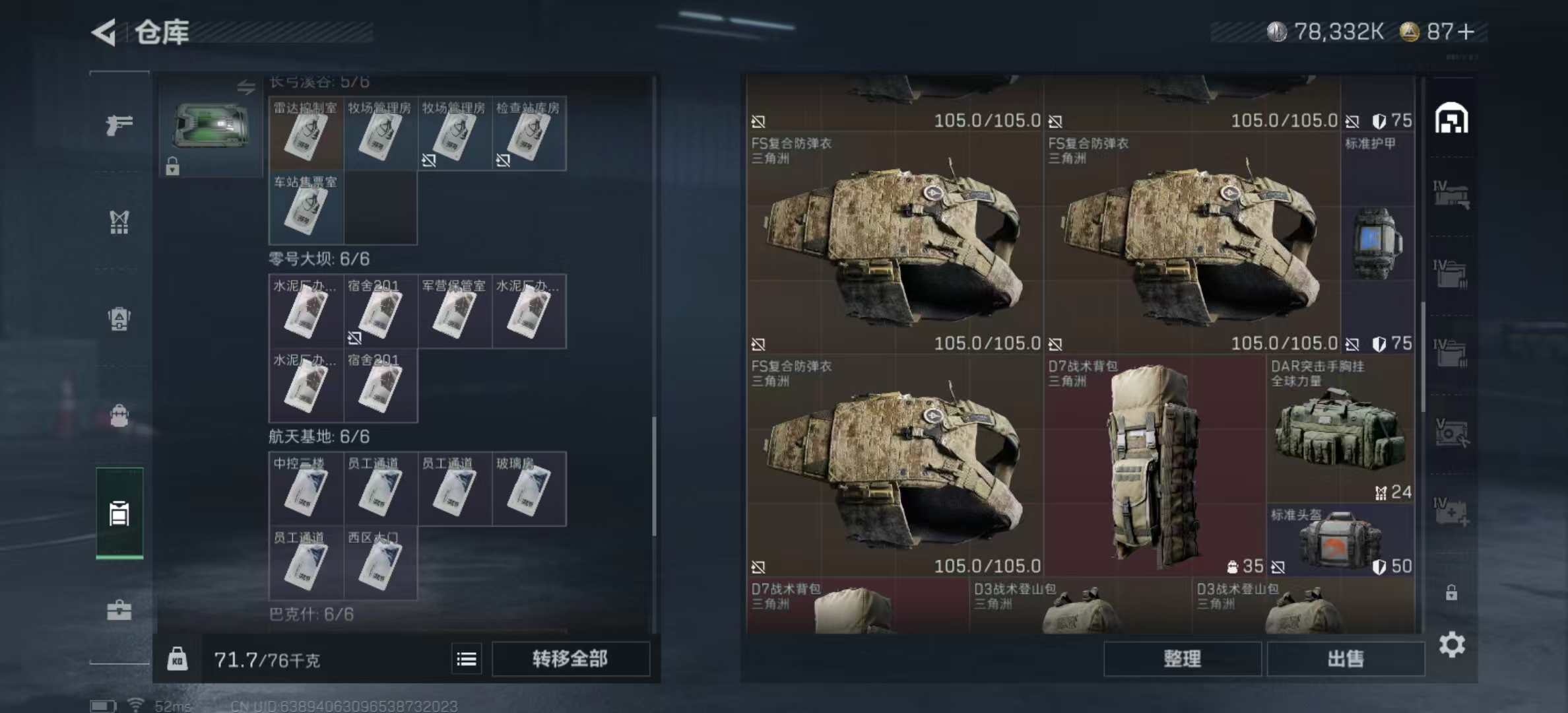The image size is (1568, 713).
Task: Pick the 军营保管室 key card
Action: [454, 312]
